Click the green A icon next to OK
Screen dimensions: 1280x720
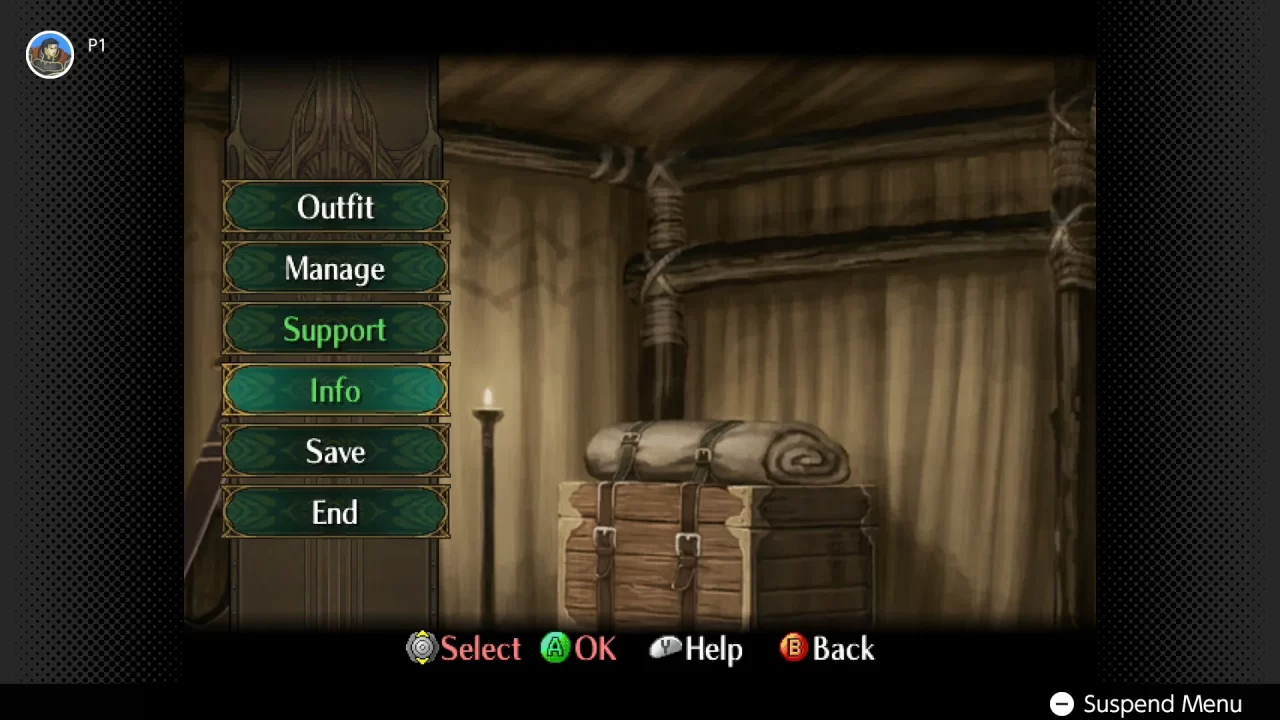click(554, 649)
